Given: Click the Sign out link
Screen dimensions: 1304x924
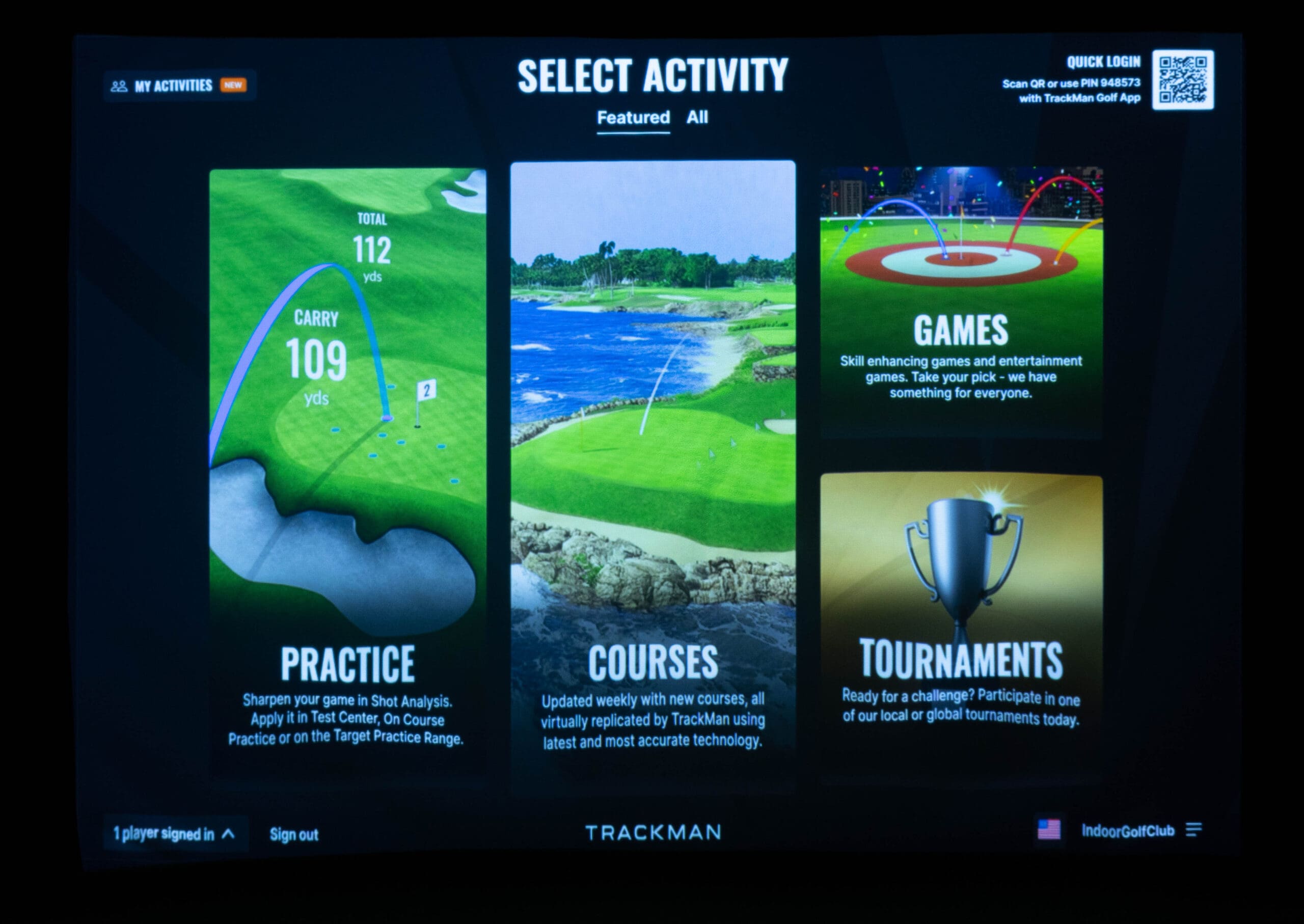Looking at the screenshot, I should [293, 835].
